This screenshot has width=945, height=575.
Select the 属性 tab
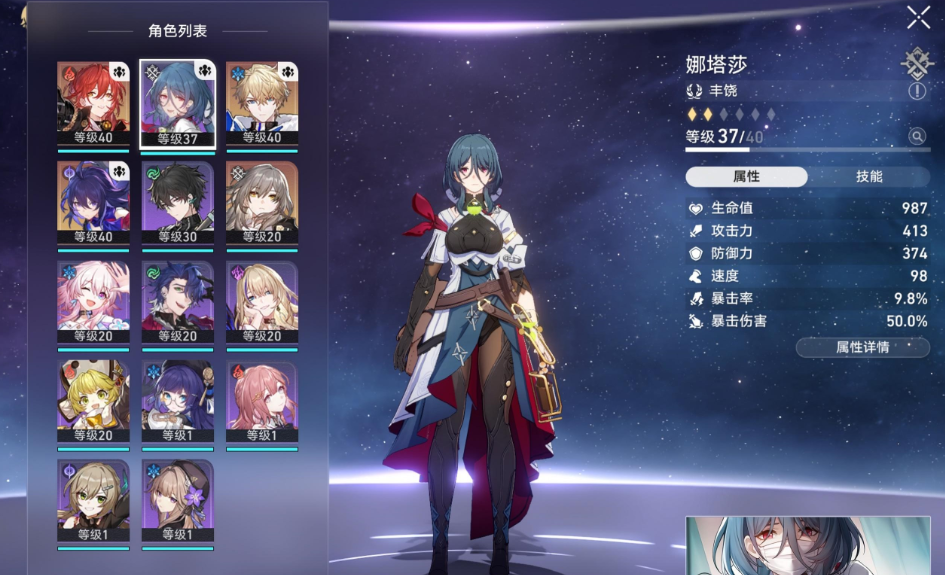coord(746,176)
